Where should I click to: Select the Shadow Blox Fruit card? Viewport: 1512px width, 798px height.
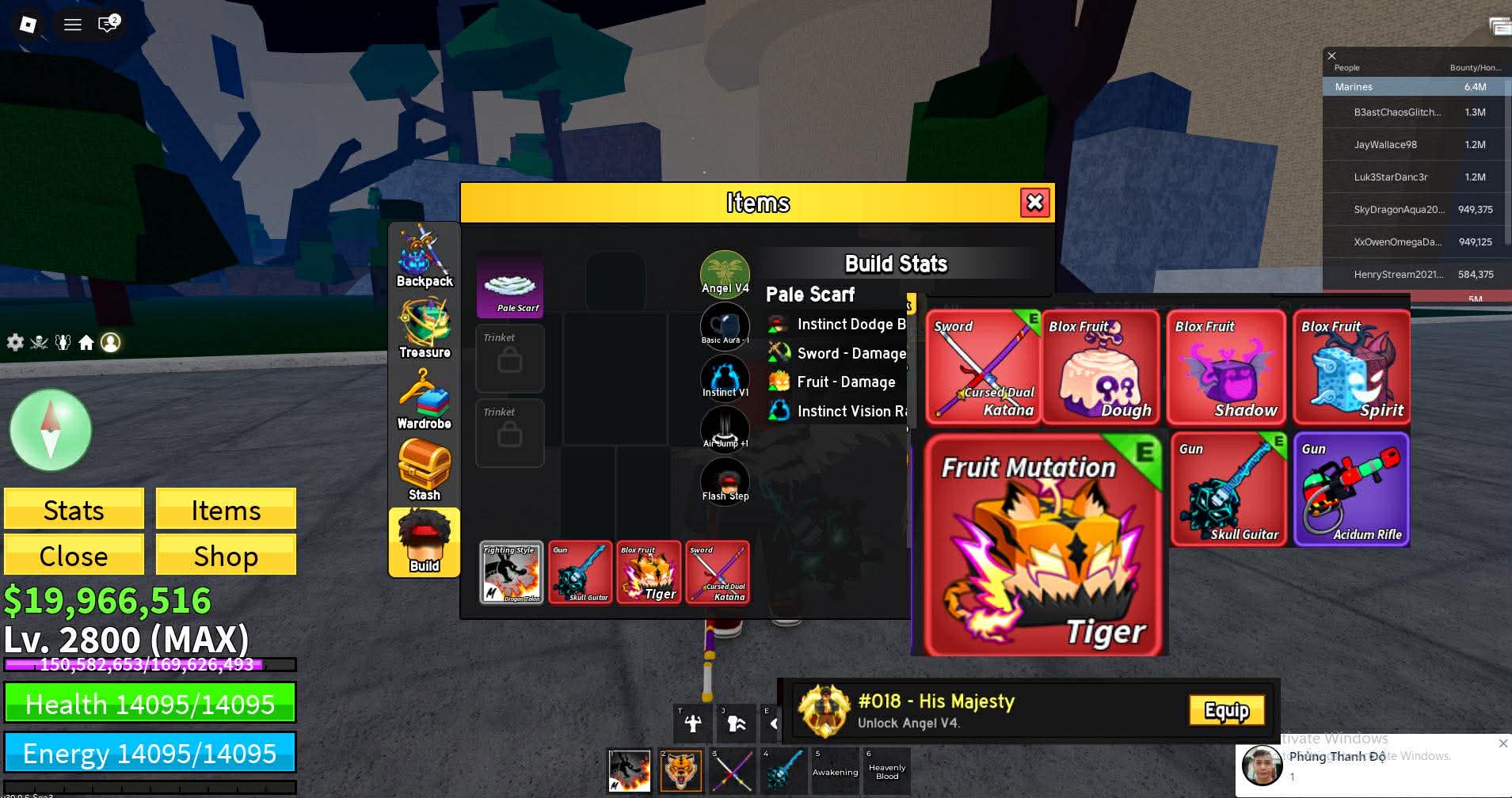click(1225, 367)
